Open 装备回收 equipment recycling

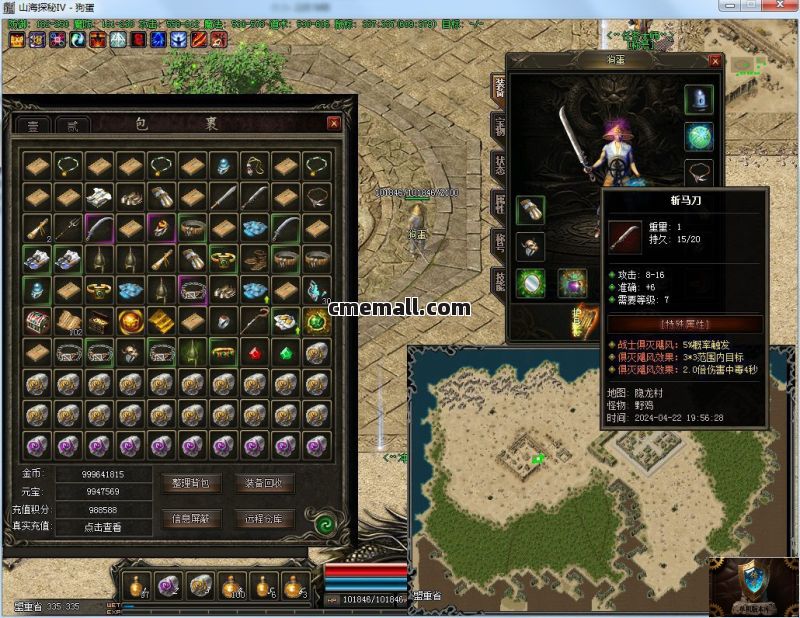264,483
